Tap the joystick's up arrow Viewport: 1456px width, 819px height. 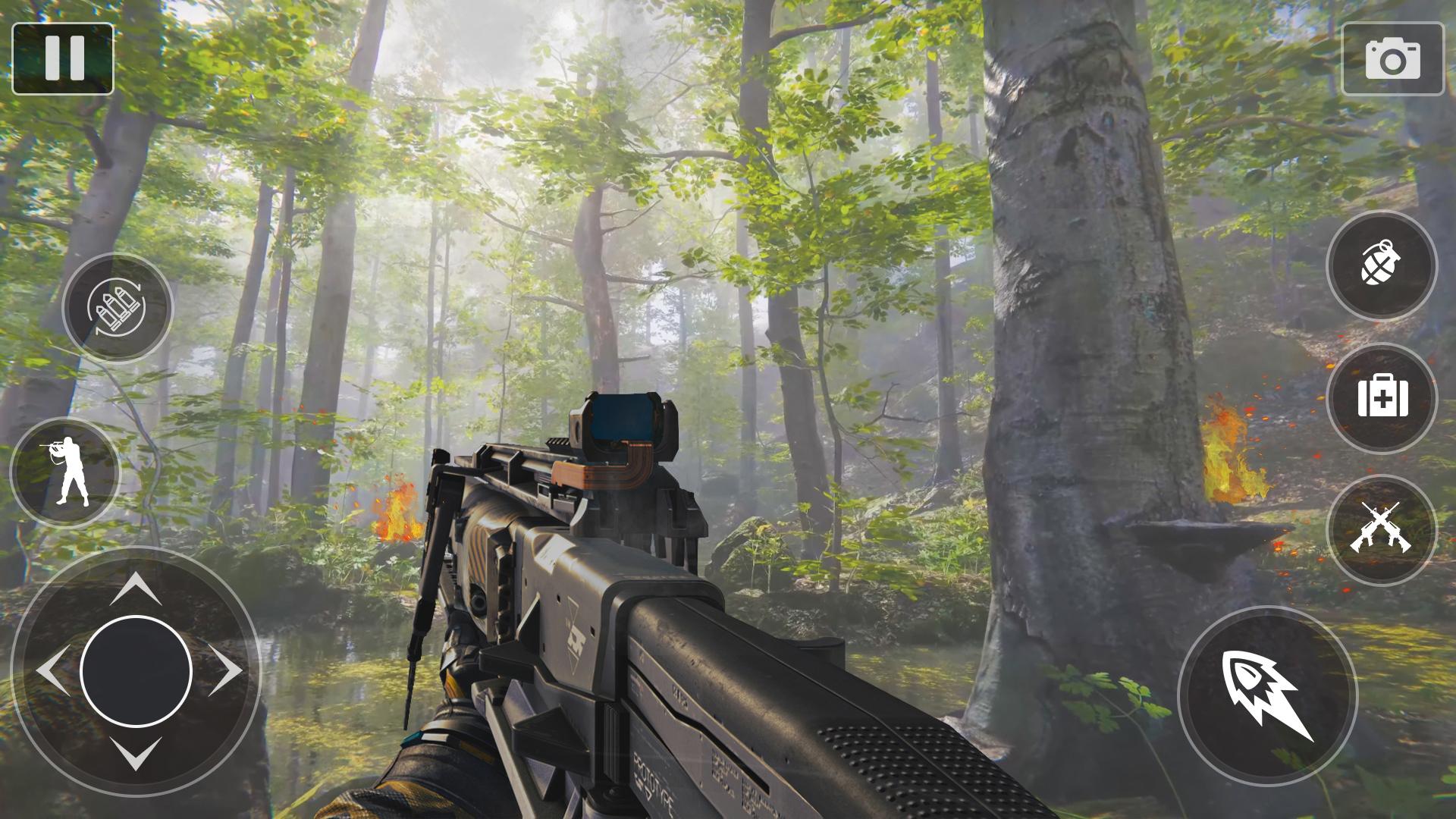135,588
